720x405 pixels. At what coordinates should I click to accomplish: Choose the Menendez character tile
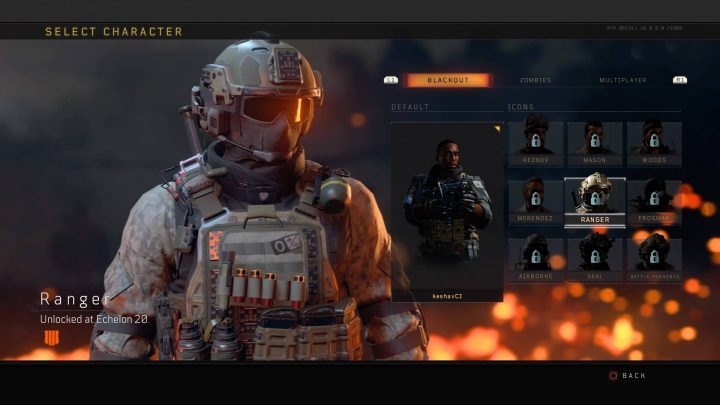535,201
